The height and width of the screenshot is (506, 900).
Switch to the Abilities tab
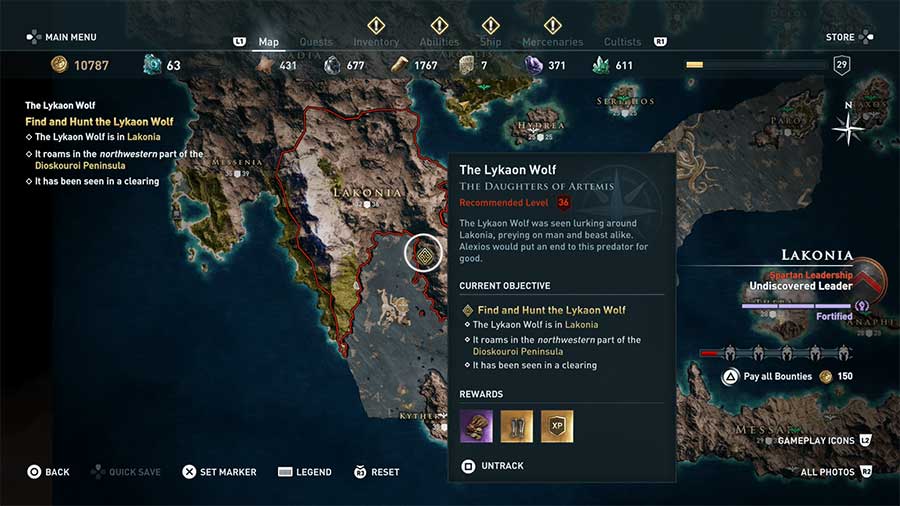(x=439, y=42)
